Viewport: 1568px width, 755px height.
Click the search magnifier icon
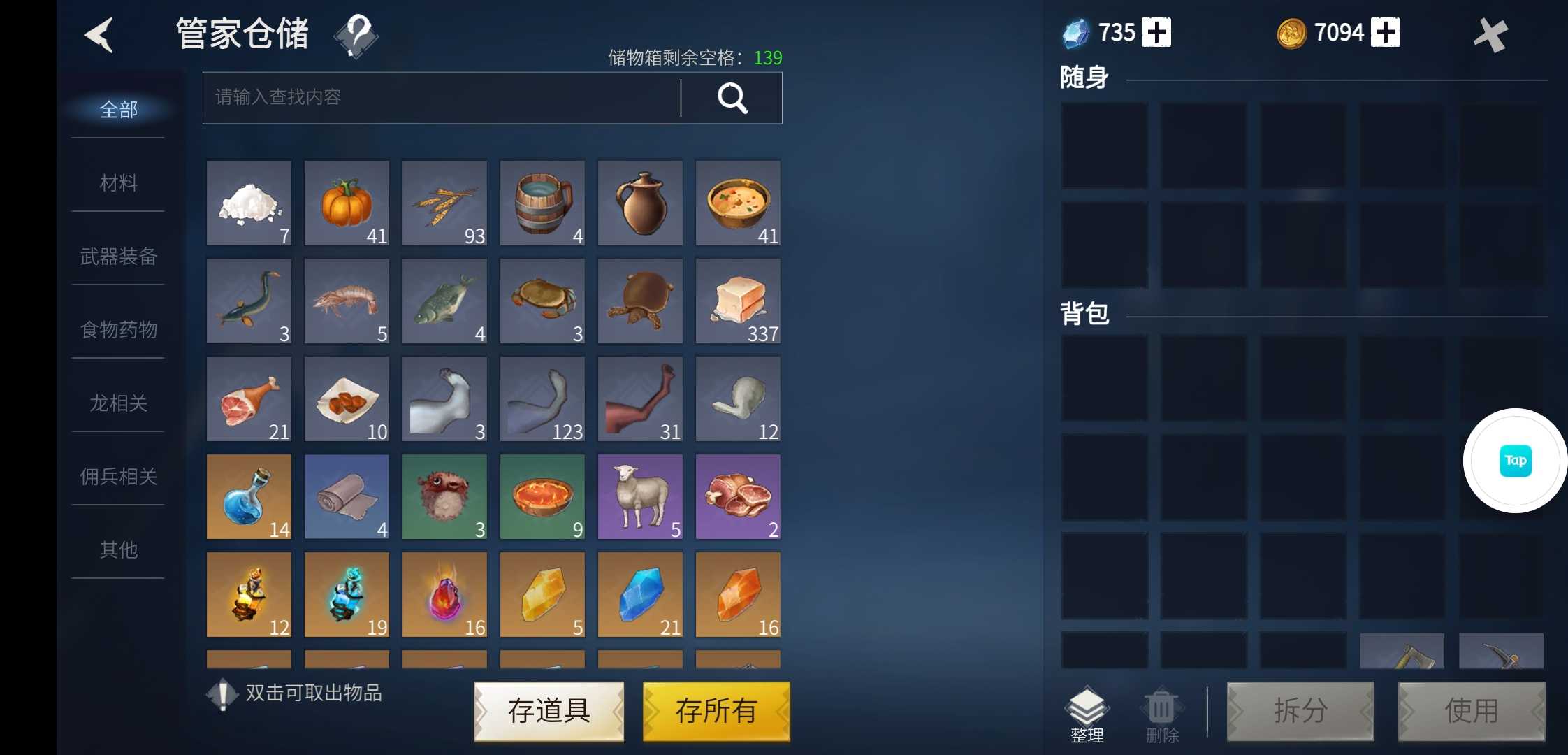coord(731,98)
